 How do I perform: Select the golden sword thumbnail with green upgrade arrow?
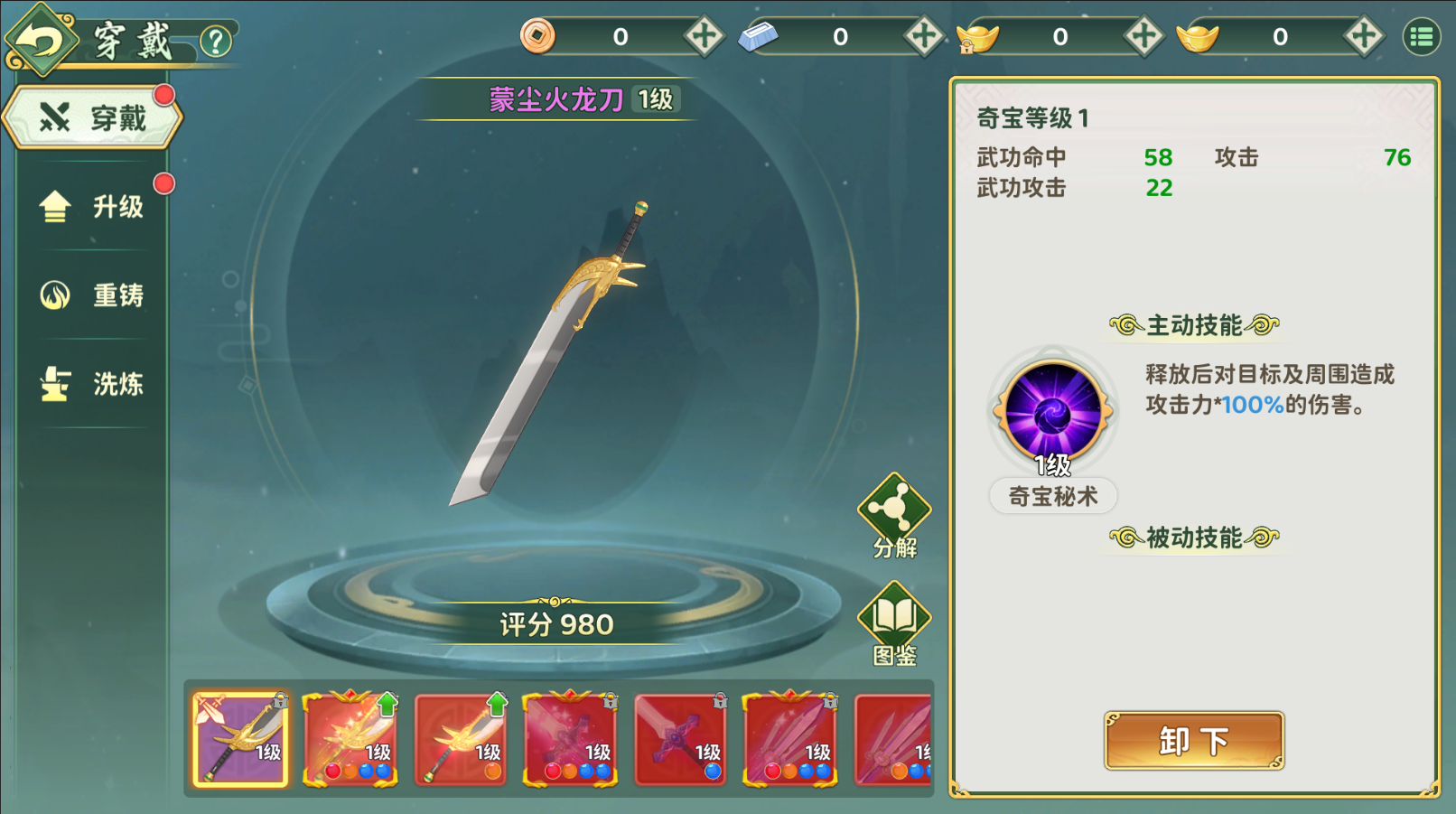(x=461, y=741)
